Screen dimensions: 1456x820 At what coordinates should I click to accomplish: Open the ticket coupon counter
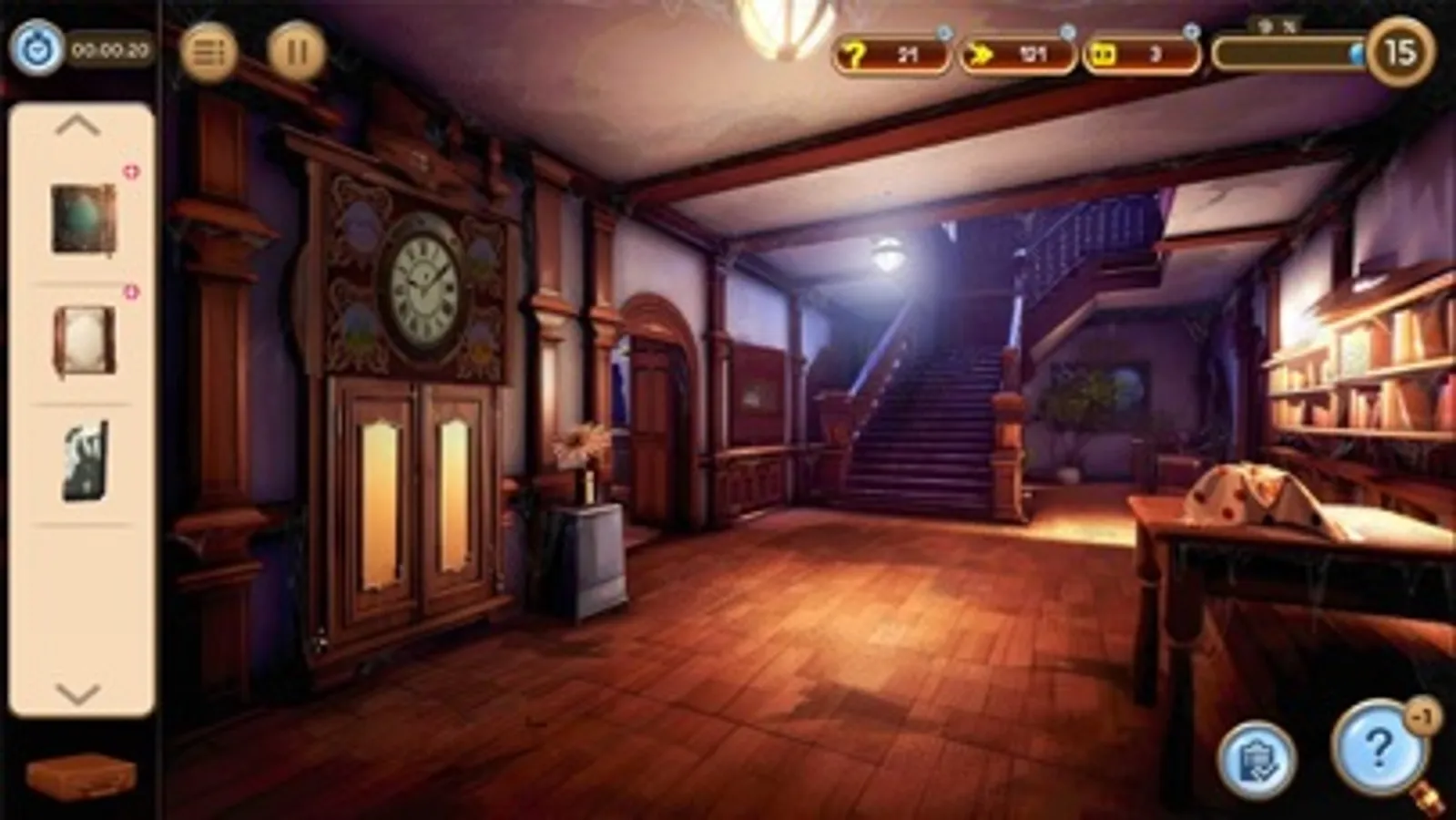pyautogui.click(x=1136, y=55)
